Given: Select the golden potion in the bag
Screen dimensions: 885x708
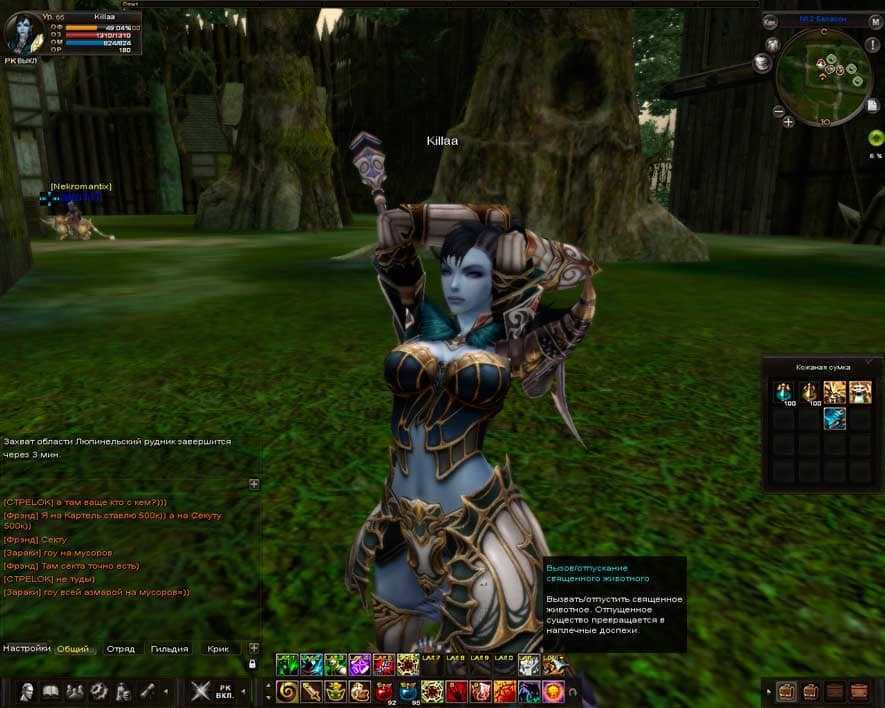Looking at the screenshot, I should (809, 391).
